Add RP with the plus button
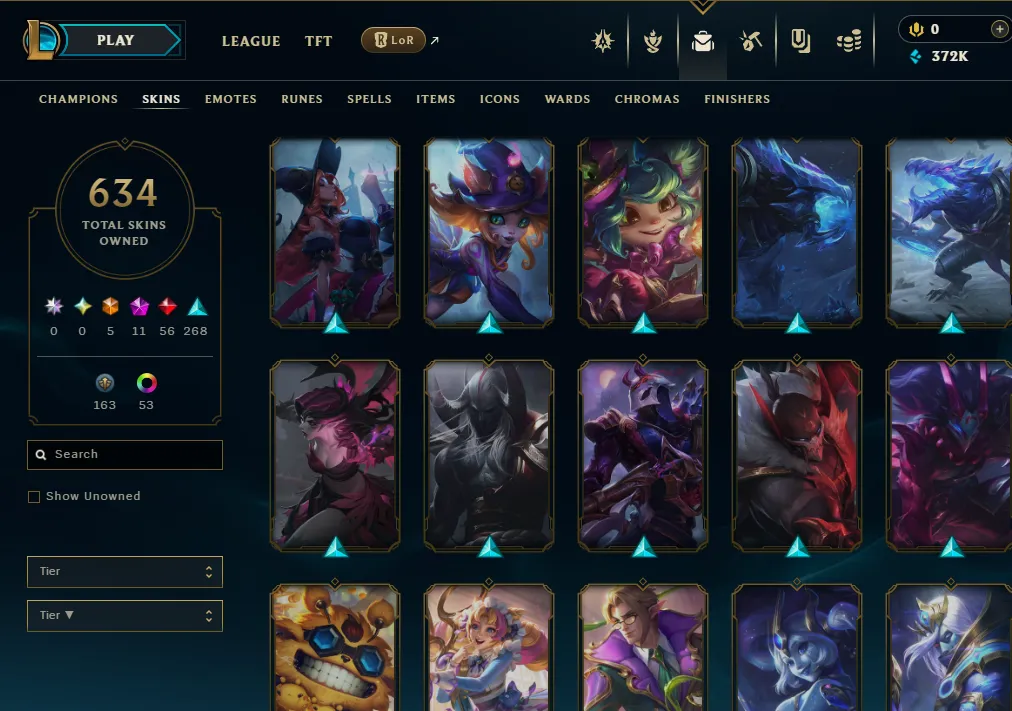 pos(999,29)
